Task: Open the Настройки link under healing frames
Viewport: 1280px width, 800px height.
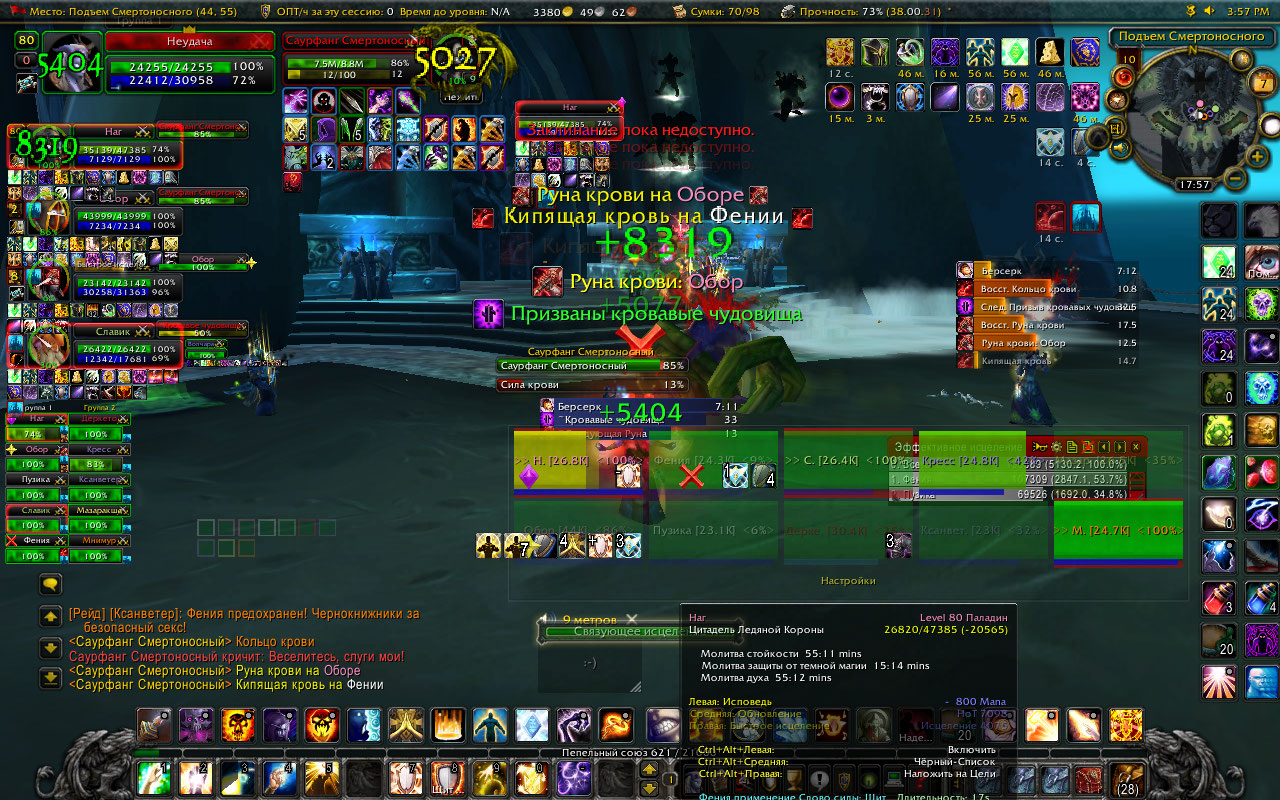Action: 848,580
